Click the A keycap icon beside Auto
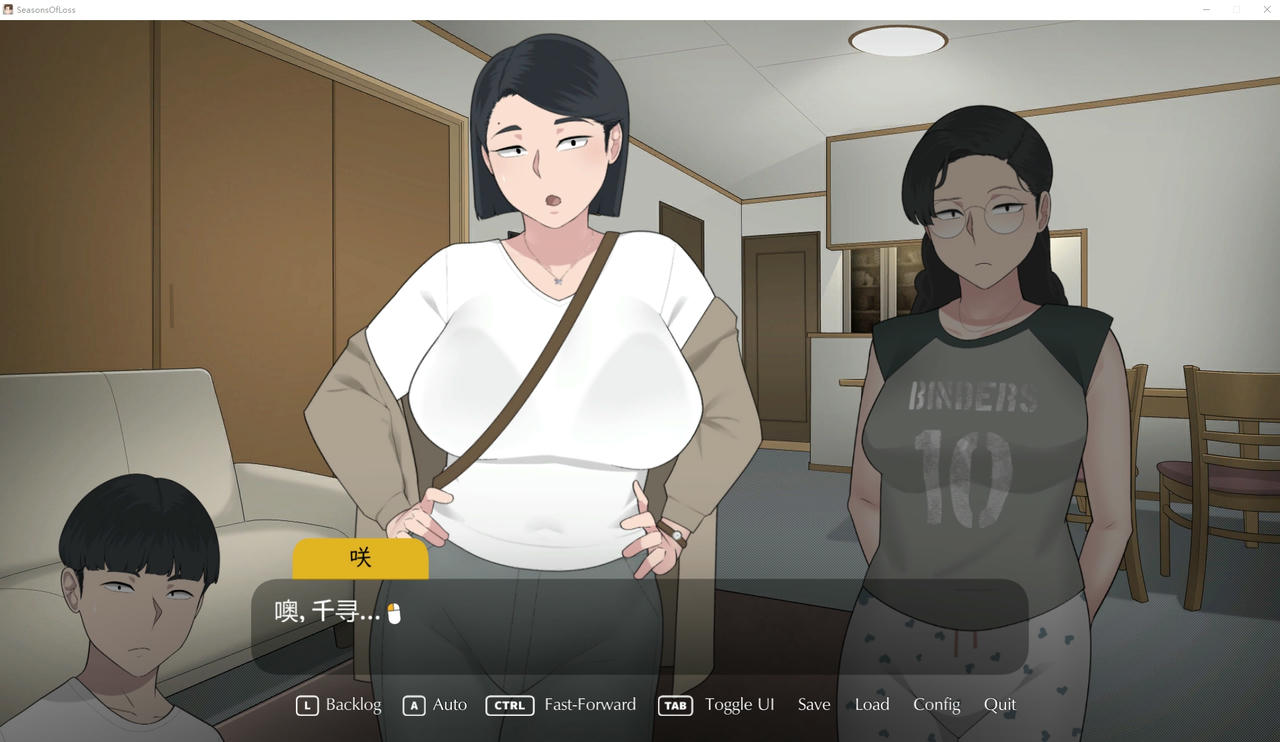Image resolution: width=1280 pixels, height=742 pixels. [x=414, y=705]
